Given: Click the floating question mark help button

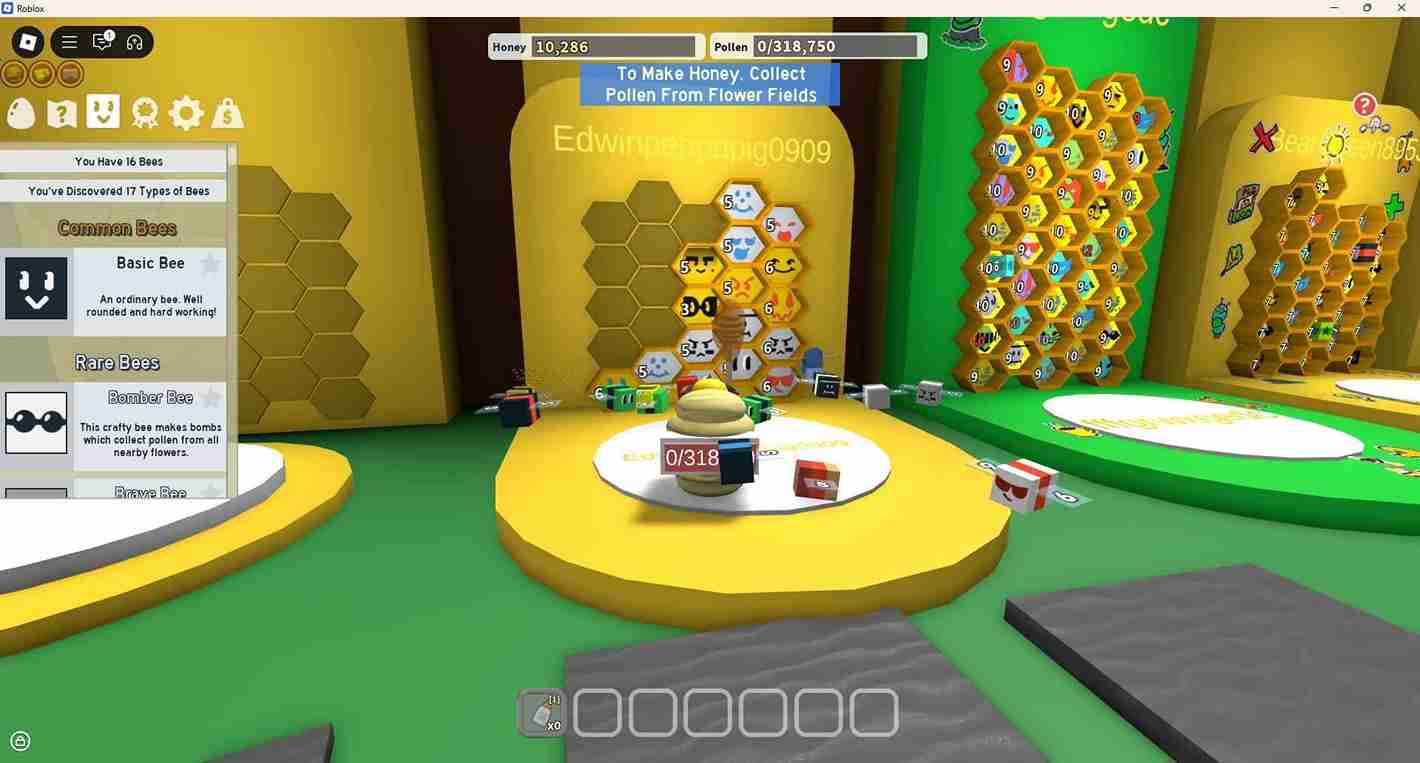Looking at the screenshot, I should 1363,105.
